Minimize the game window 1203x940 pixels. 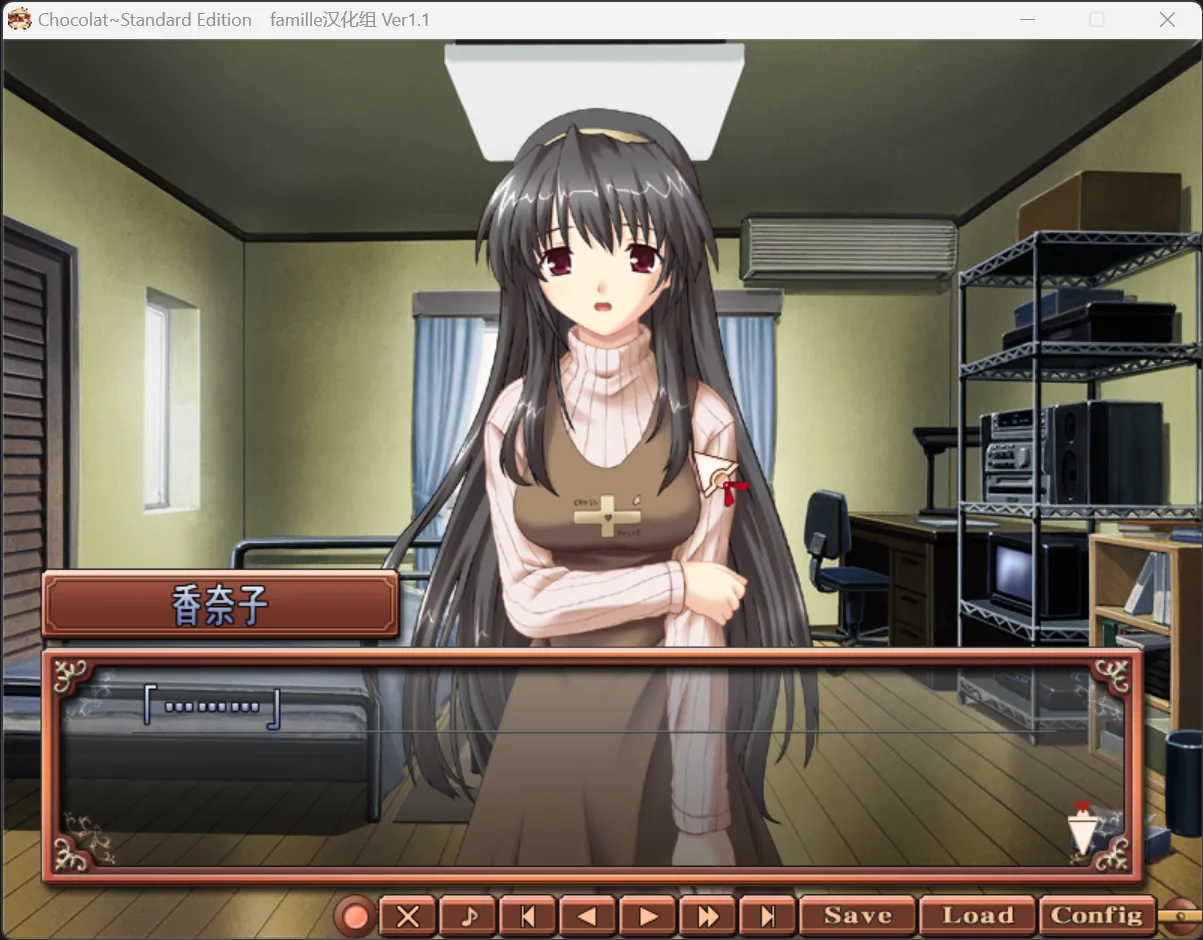pyautogui.click(x=1027, y=20)
